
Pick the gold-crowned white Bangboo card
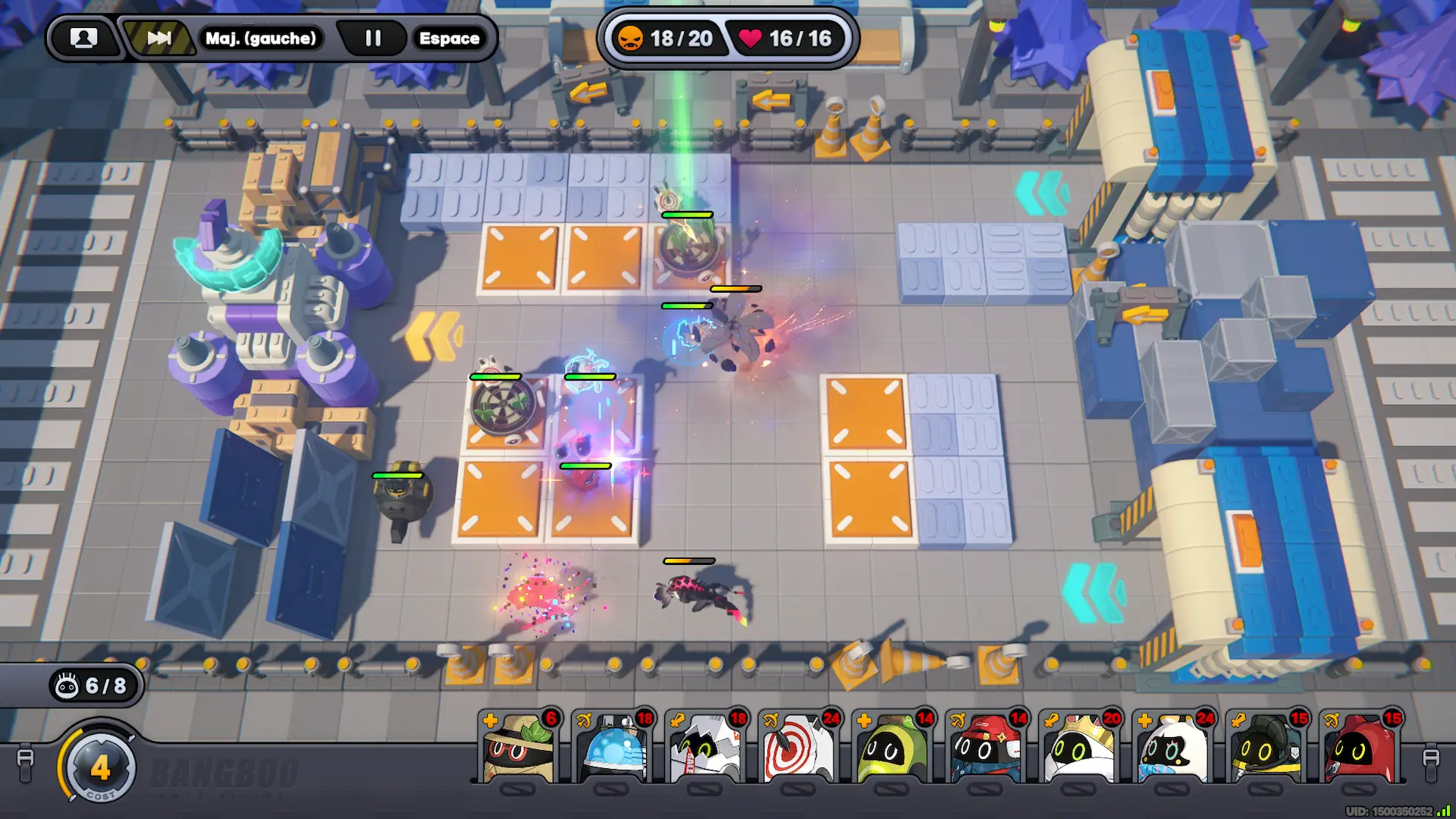[x=1080, y=748]
